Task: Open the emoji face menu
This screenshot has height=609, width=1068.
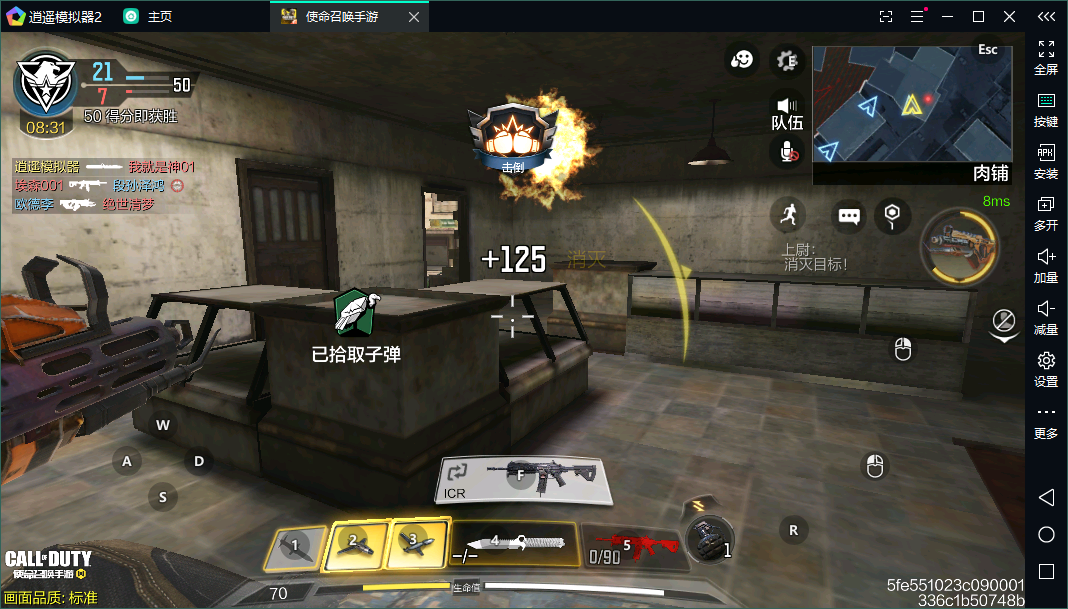Action: point(741,60)
